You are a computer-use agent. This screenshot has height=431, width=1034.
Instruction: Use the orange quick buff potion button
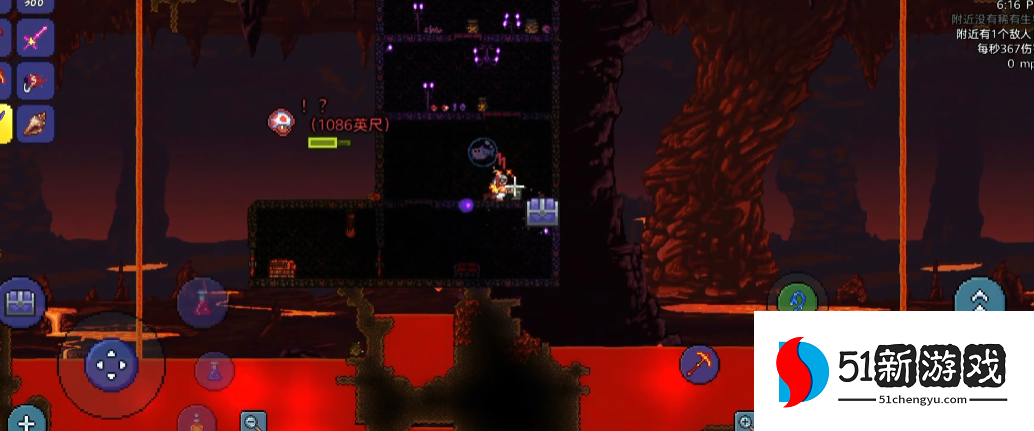[x=198, y=420]
